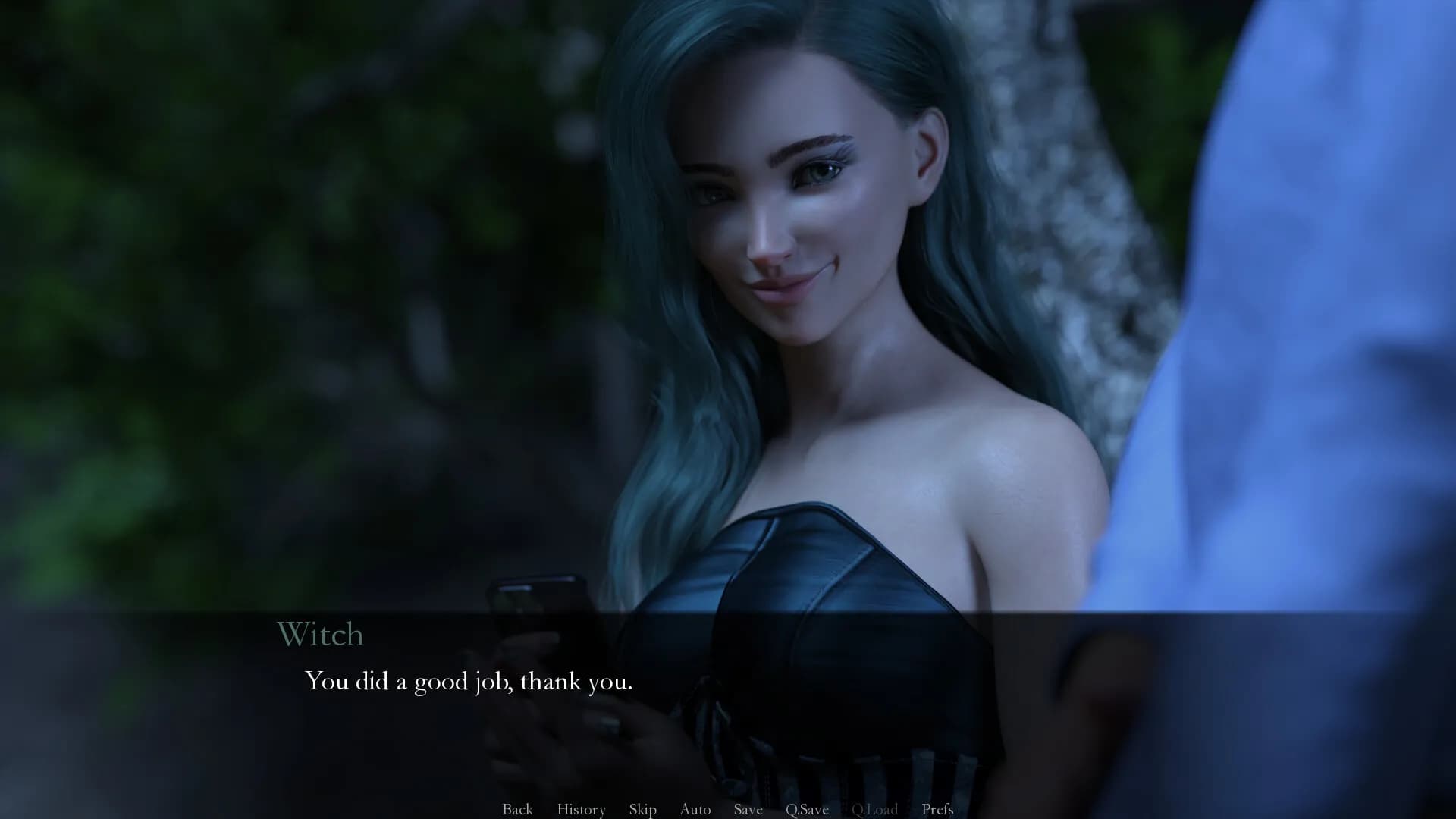This screenshot has width=1456, height=819.
Task: Enable Skip mode to fast-forward text
Action: pyautogui.click(x=642, y=809)
